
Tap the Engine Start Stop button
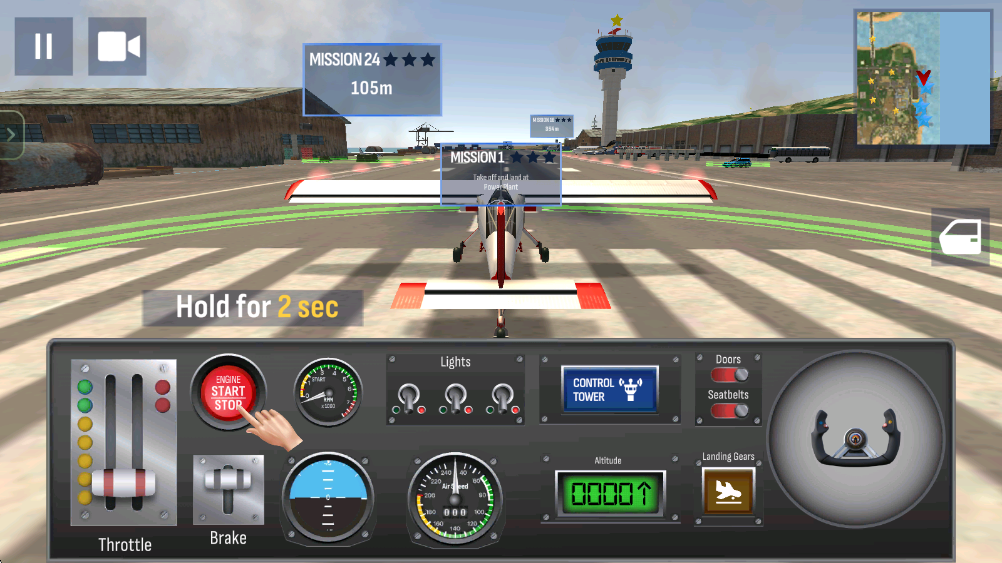click(228, 391)
